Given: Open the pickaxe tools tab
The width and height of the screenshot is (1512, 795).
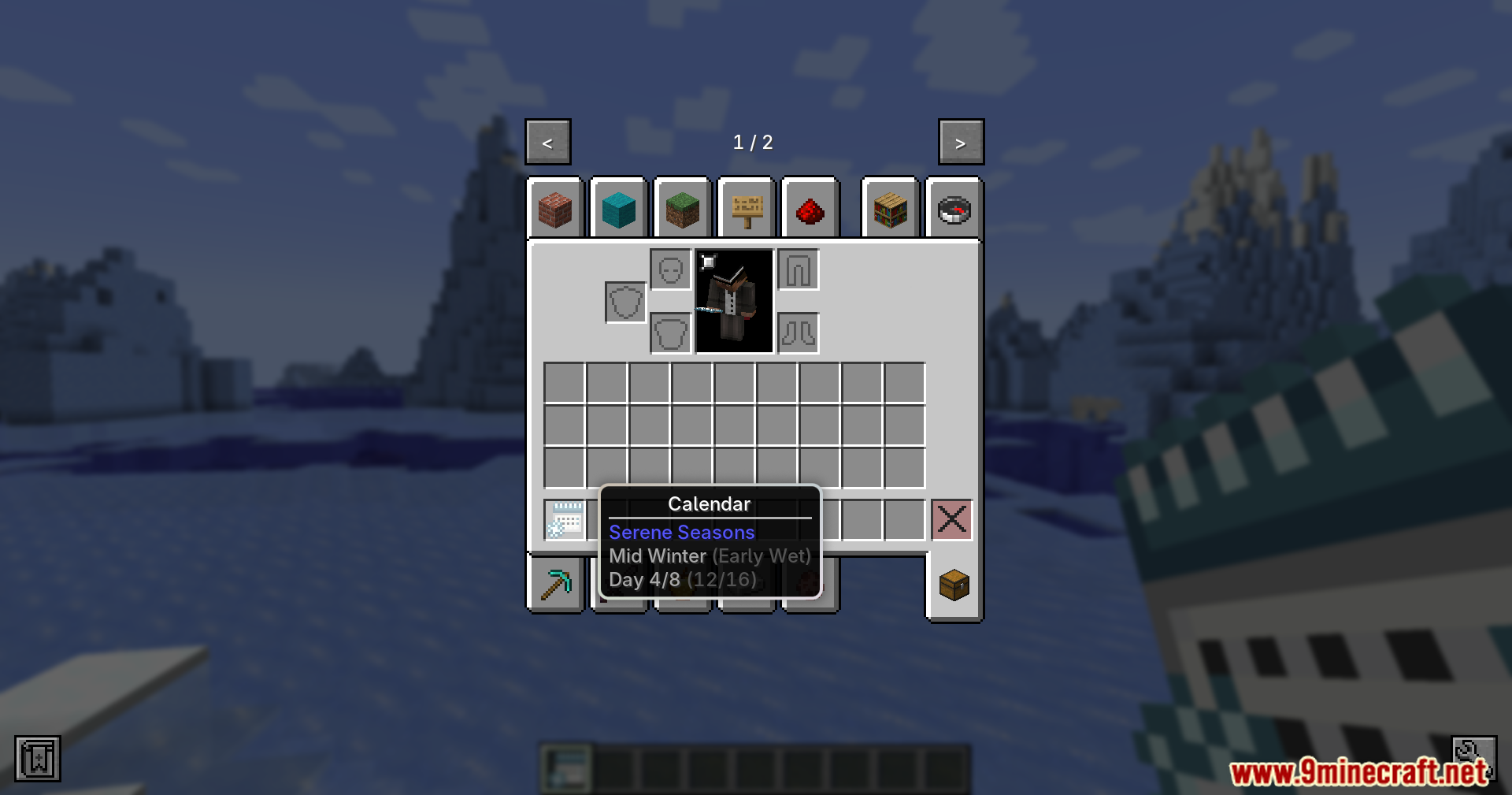Looking at the screenshot, I should tap(556, 583).
